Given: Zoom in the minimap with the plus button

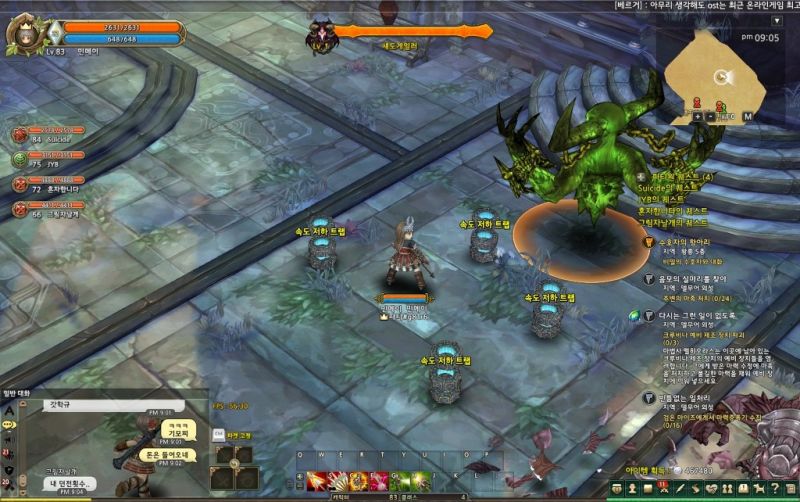Looking at the screenshot, I should click(697, 116).
